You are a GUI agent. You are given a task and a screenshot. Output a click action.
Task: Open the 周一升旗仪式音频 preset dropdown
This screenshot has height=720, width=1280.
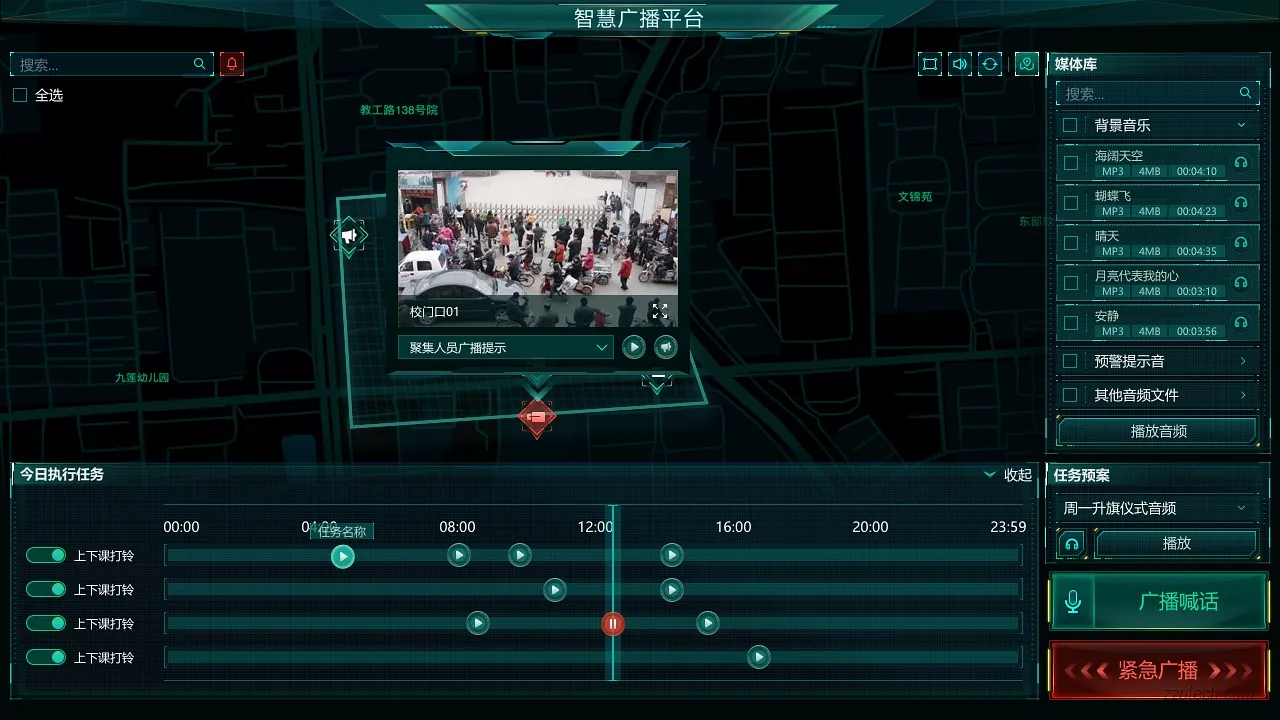(x=1156, y=508)
